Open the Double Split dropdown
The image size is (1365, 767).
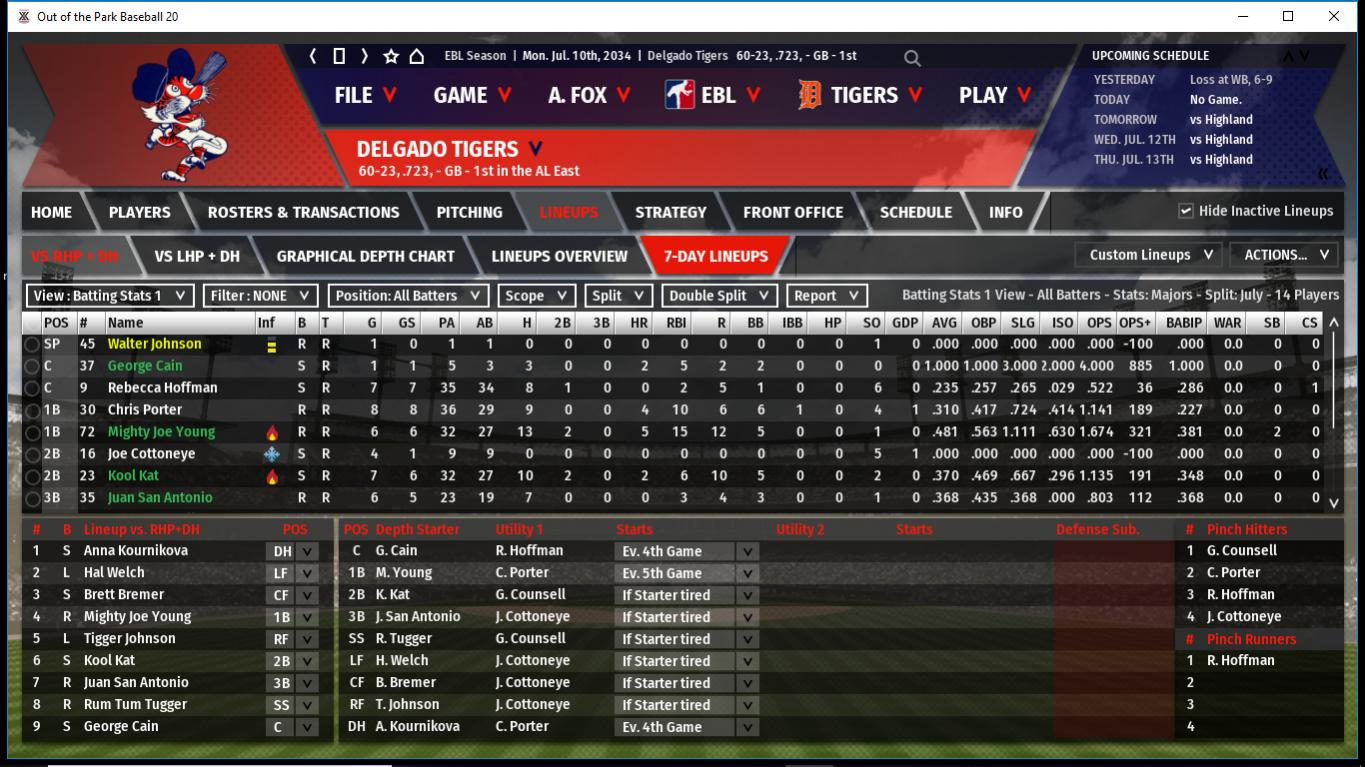point(719,296)
